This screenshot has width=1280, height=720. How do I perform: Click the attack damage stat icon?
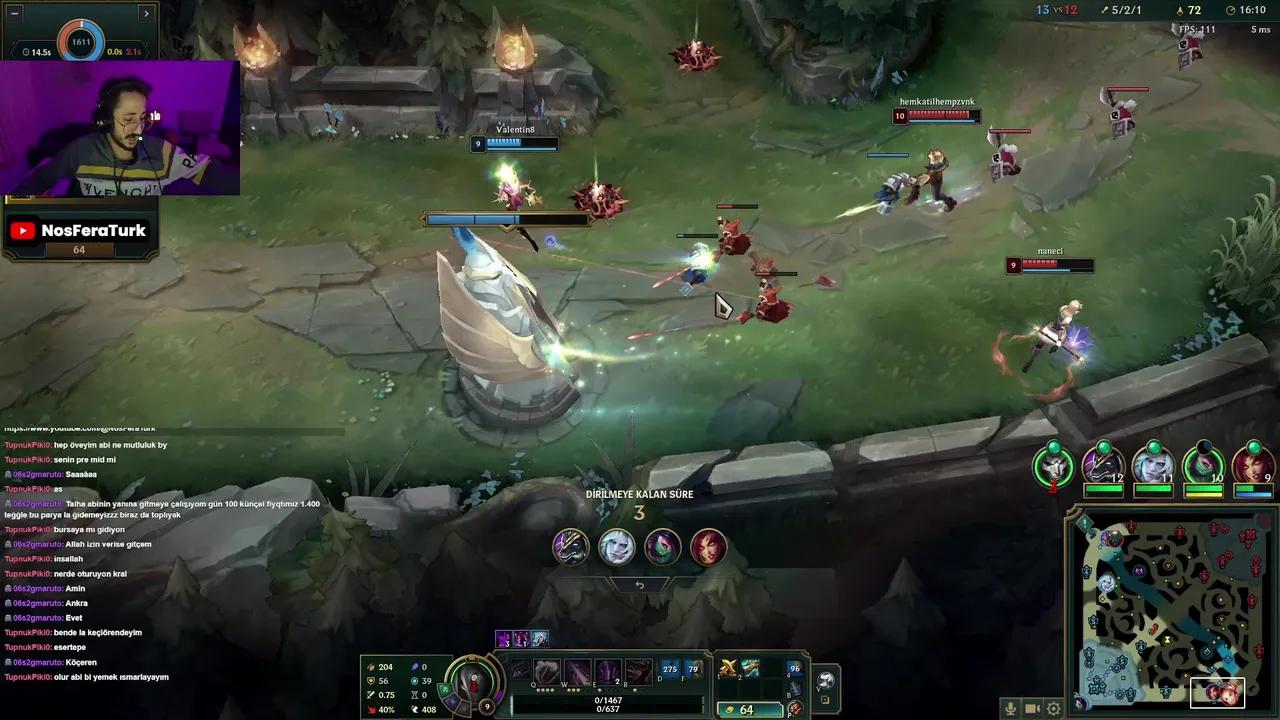pos(372,667)
